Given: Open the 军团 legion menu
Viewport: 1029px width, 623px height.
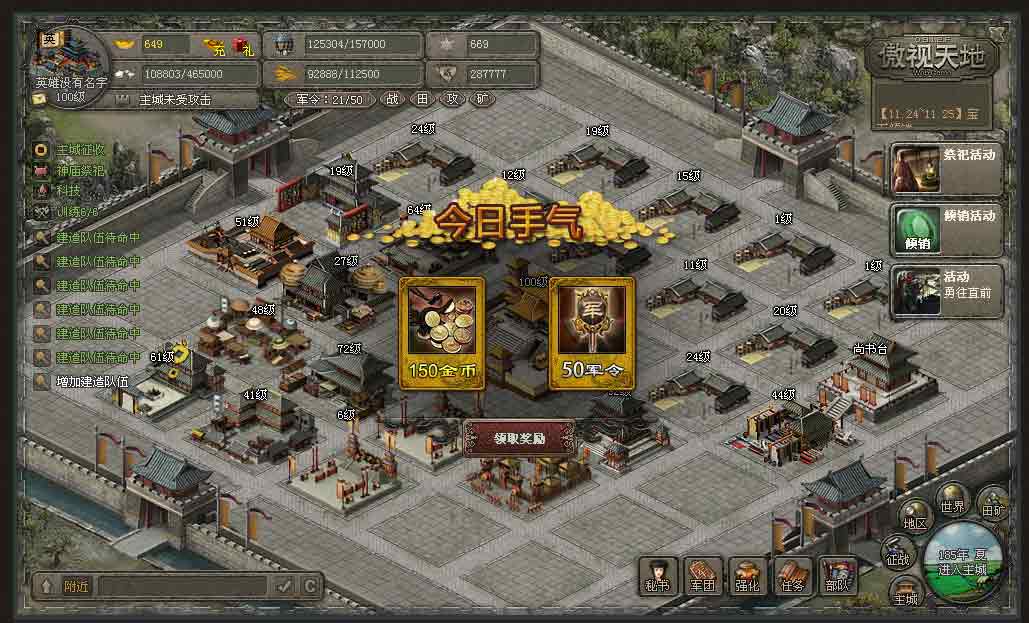Looking at the screenshot, I should coord(704,576).
